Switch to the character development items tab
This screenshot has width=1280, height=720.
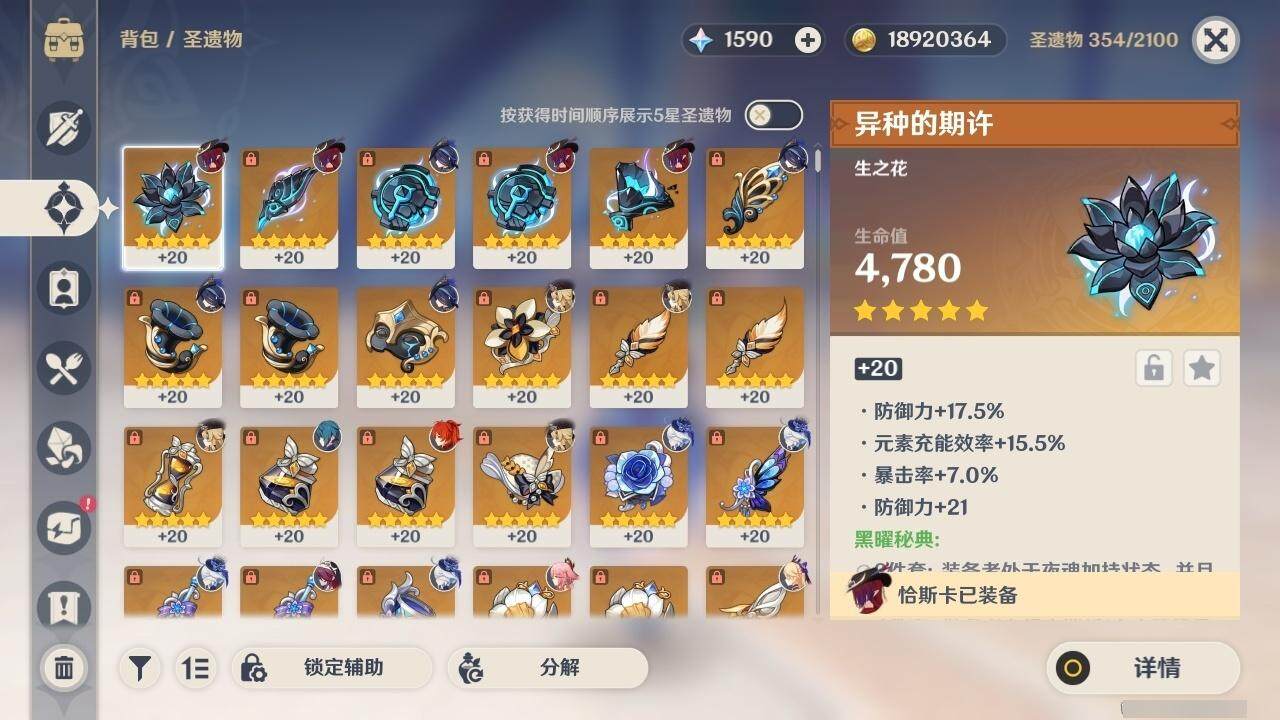[64, 288]
